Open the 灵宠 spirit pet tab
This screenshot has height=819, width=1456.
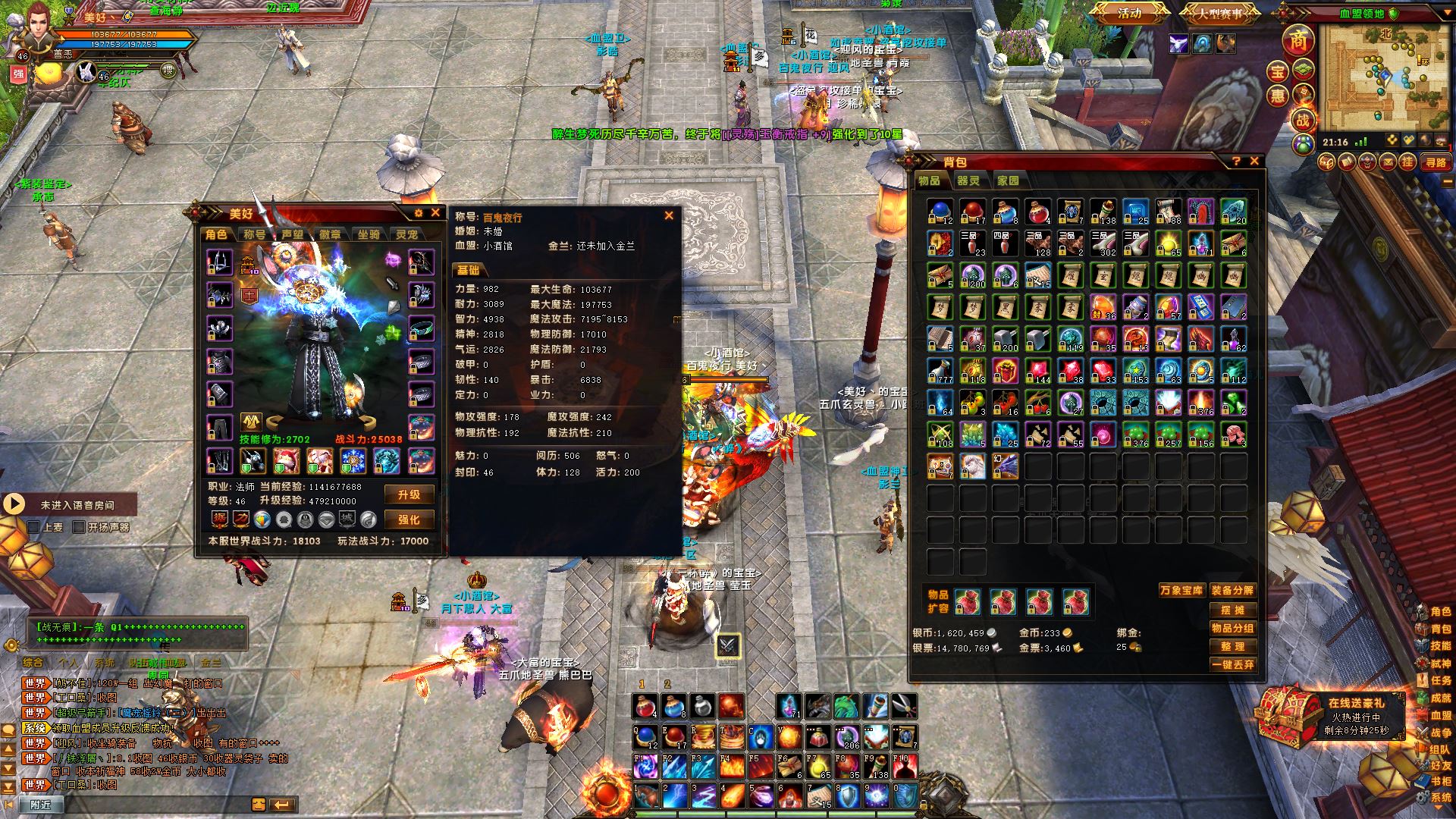pos(406,234)
